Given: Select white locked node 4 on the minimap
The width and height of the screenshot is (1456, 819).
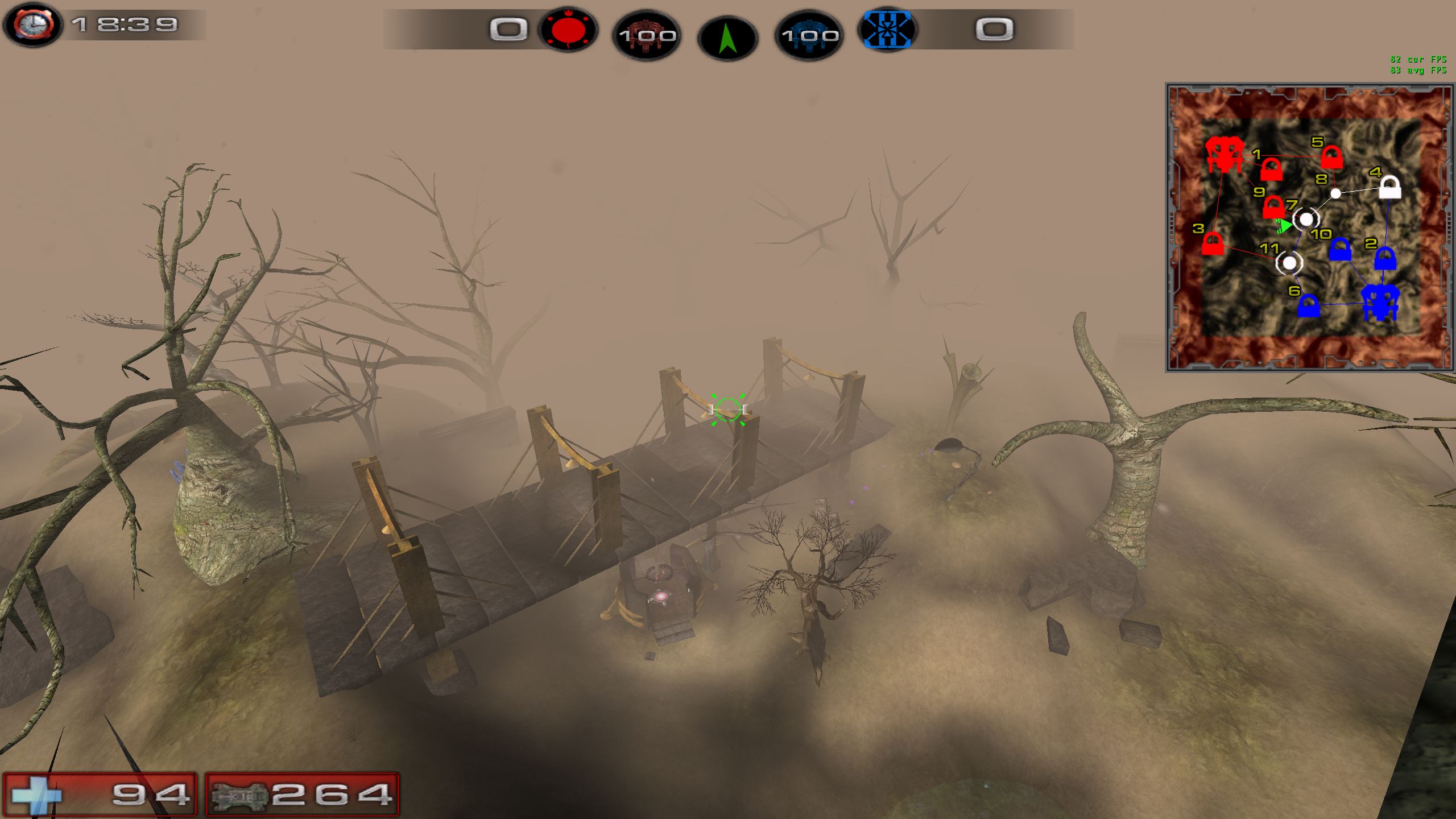Looking at the screenshot, I should pos(1389,187).
